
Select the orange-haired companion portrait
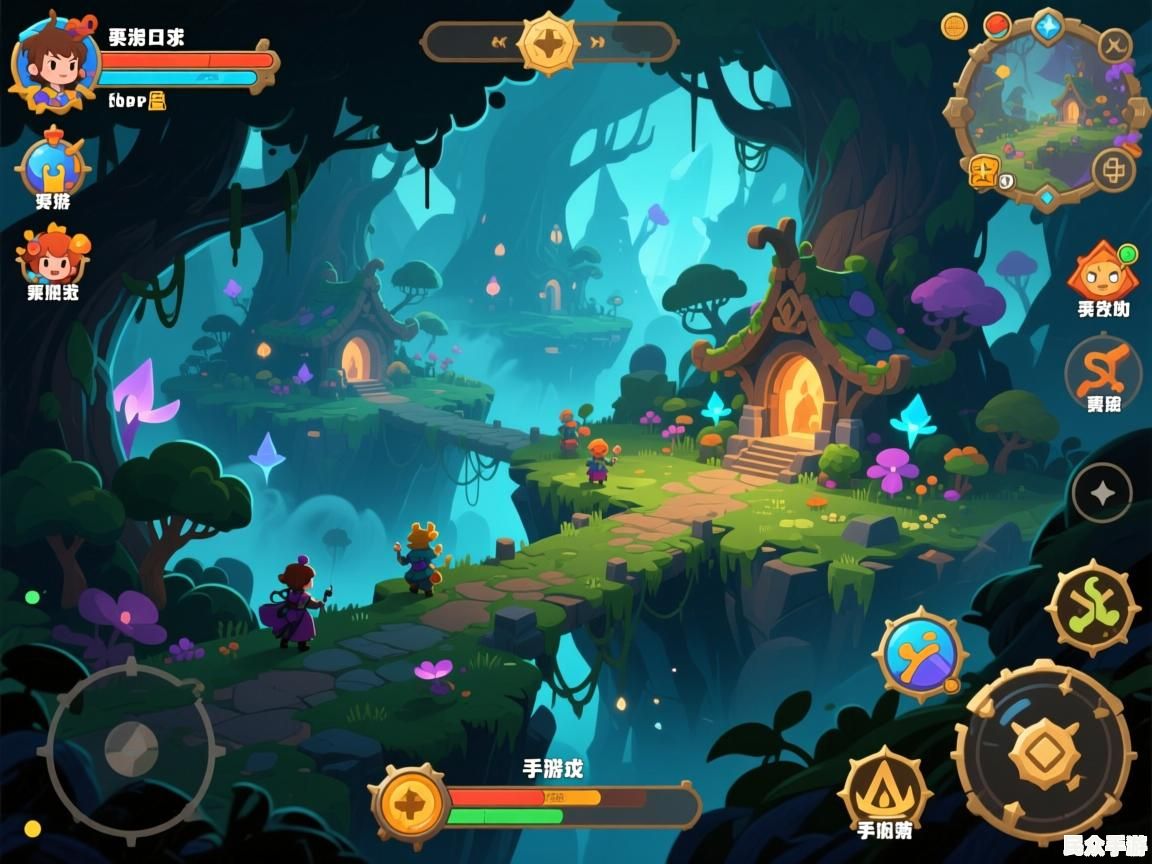click(53, 256)
